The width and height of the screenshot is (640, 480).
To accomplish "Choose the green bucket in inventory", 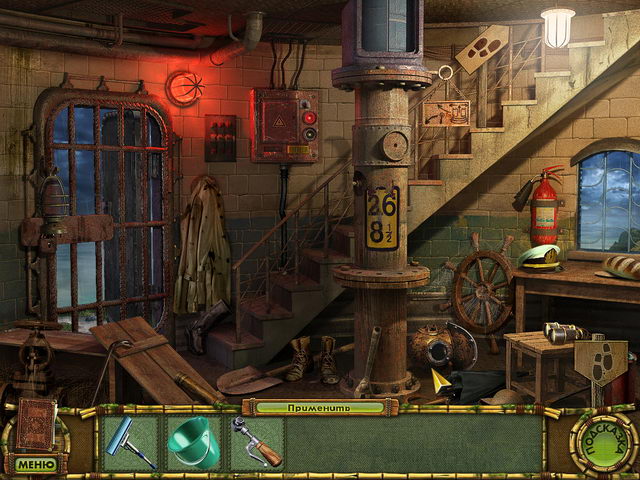I will coord(193,441).
